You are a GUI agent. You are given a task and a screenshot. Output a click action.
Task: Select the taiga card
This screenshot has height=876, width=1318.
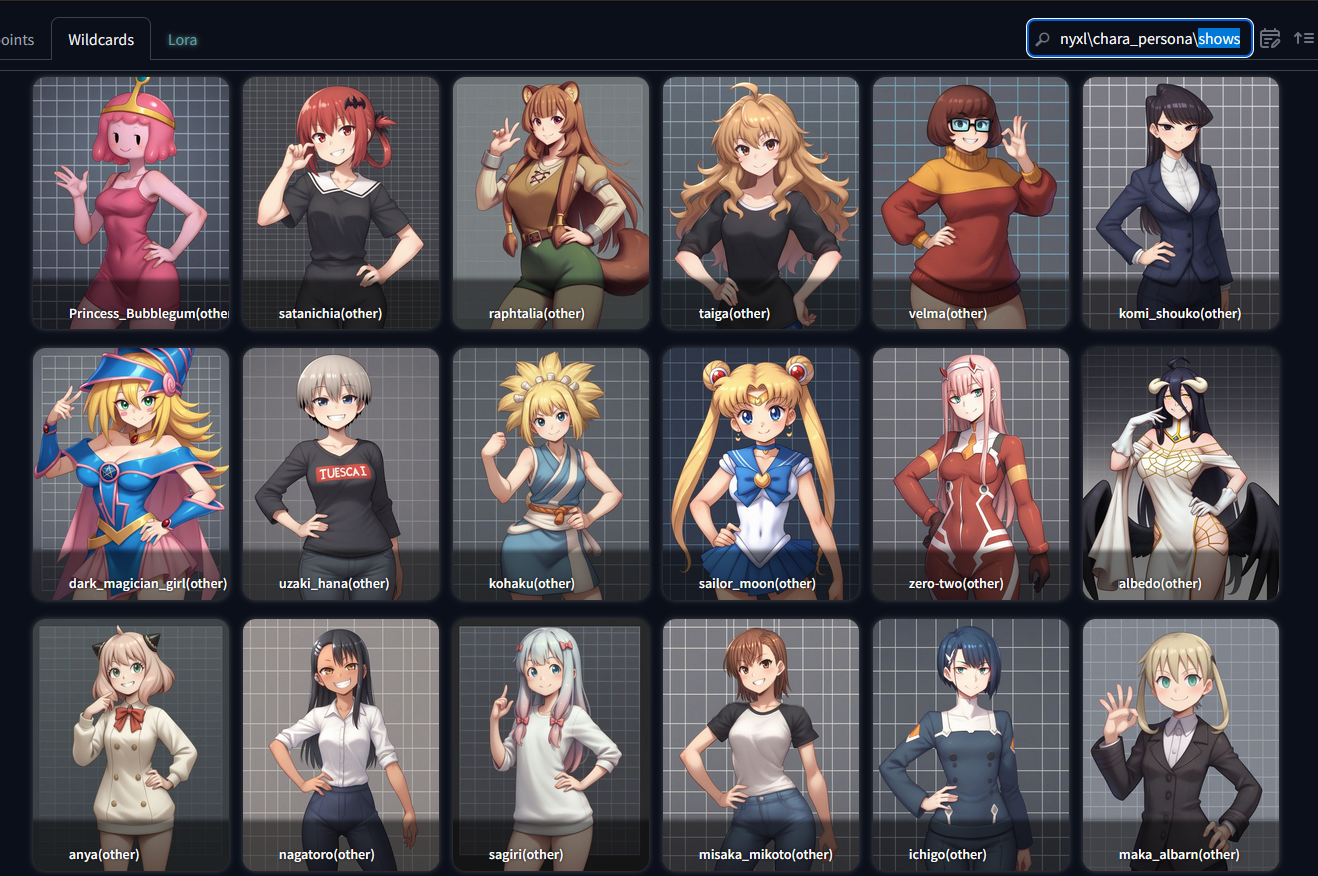coord(761,203)
